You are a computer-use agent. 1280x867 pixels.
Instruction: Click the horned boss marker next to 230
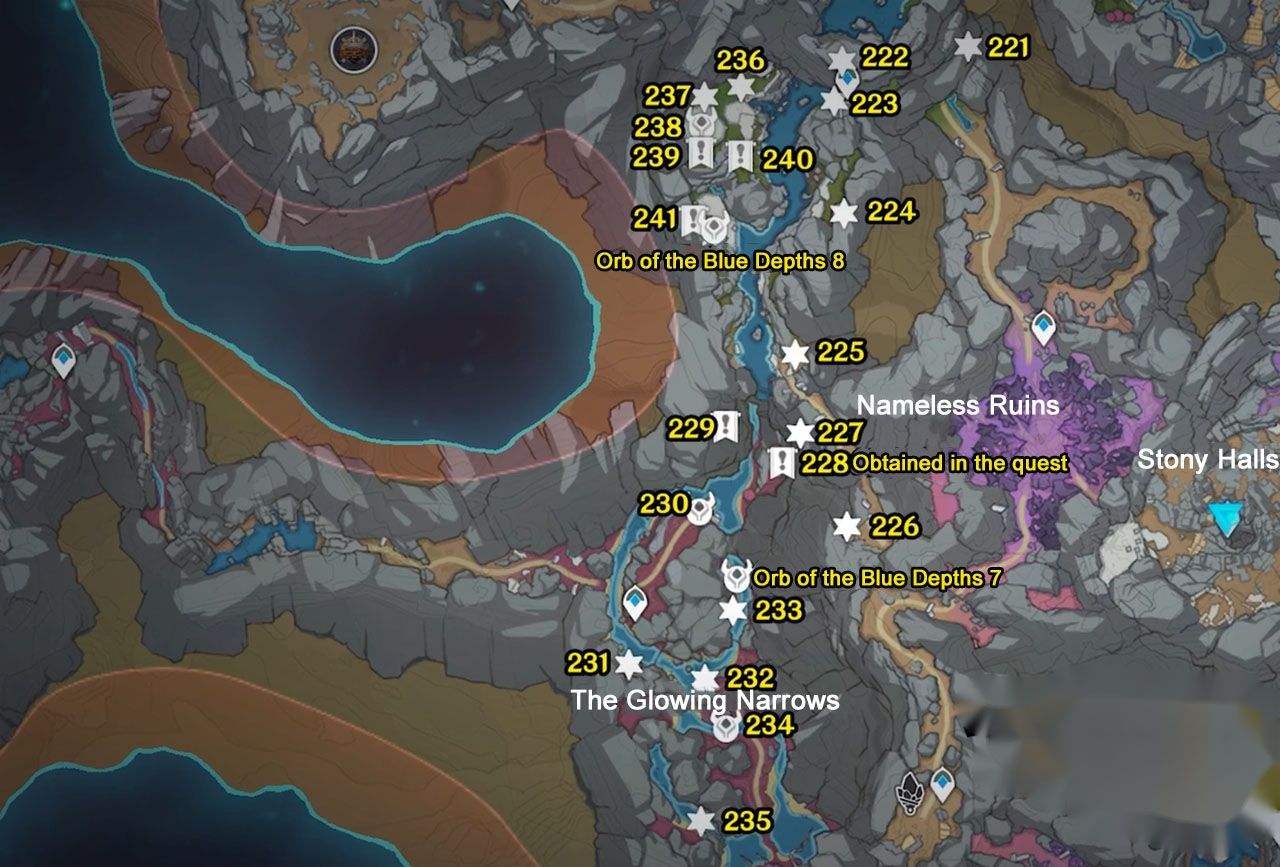700,508
